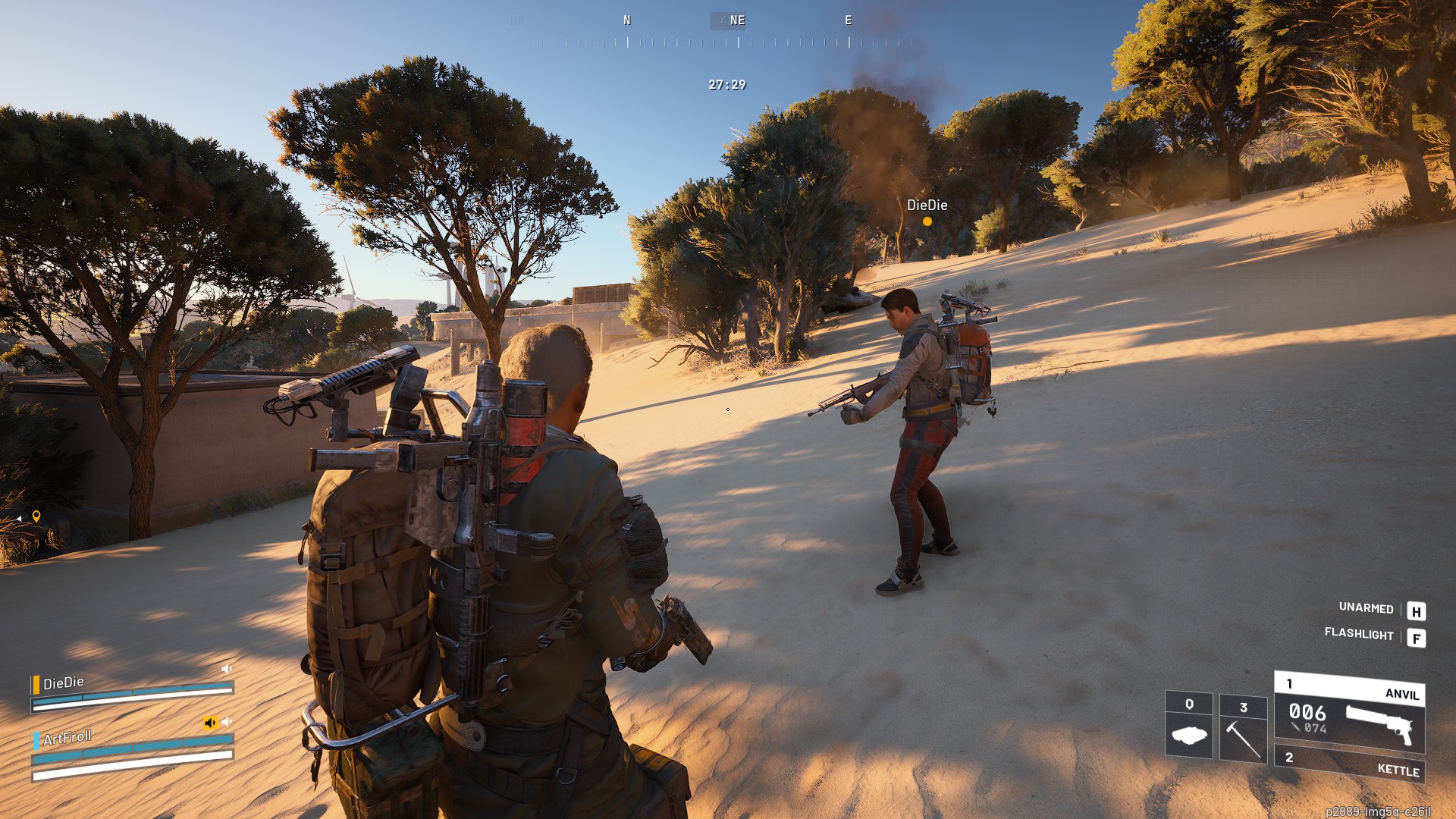Click the white speaker icon above DieDie's bars
The image size is (1456, 819).
(x=226, y=669)
